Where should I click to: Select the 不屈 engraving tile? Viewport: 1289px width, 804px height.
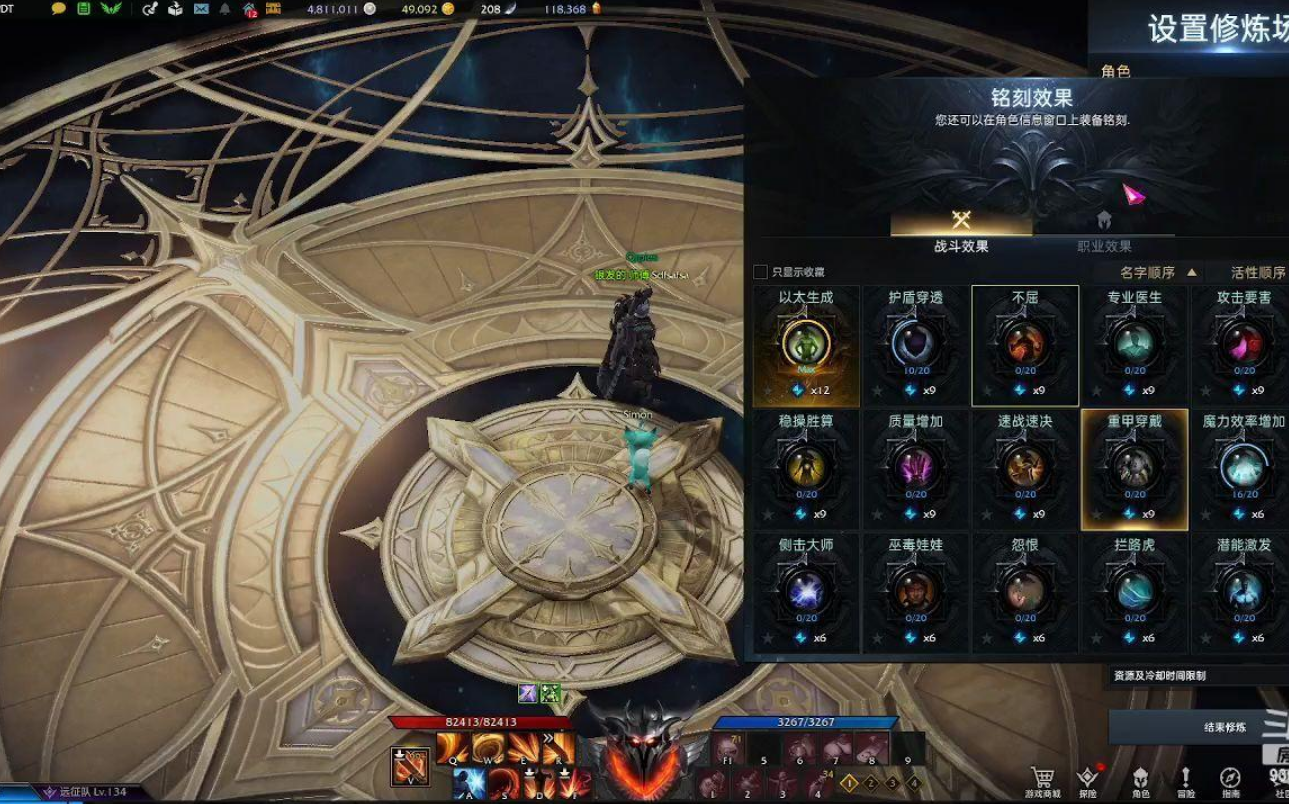(x=1025, y=345)
